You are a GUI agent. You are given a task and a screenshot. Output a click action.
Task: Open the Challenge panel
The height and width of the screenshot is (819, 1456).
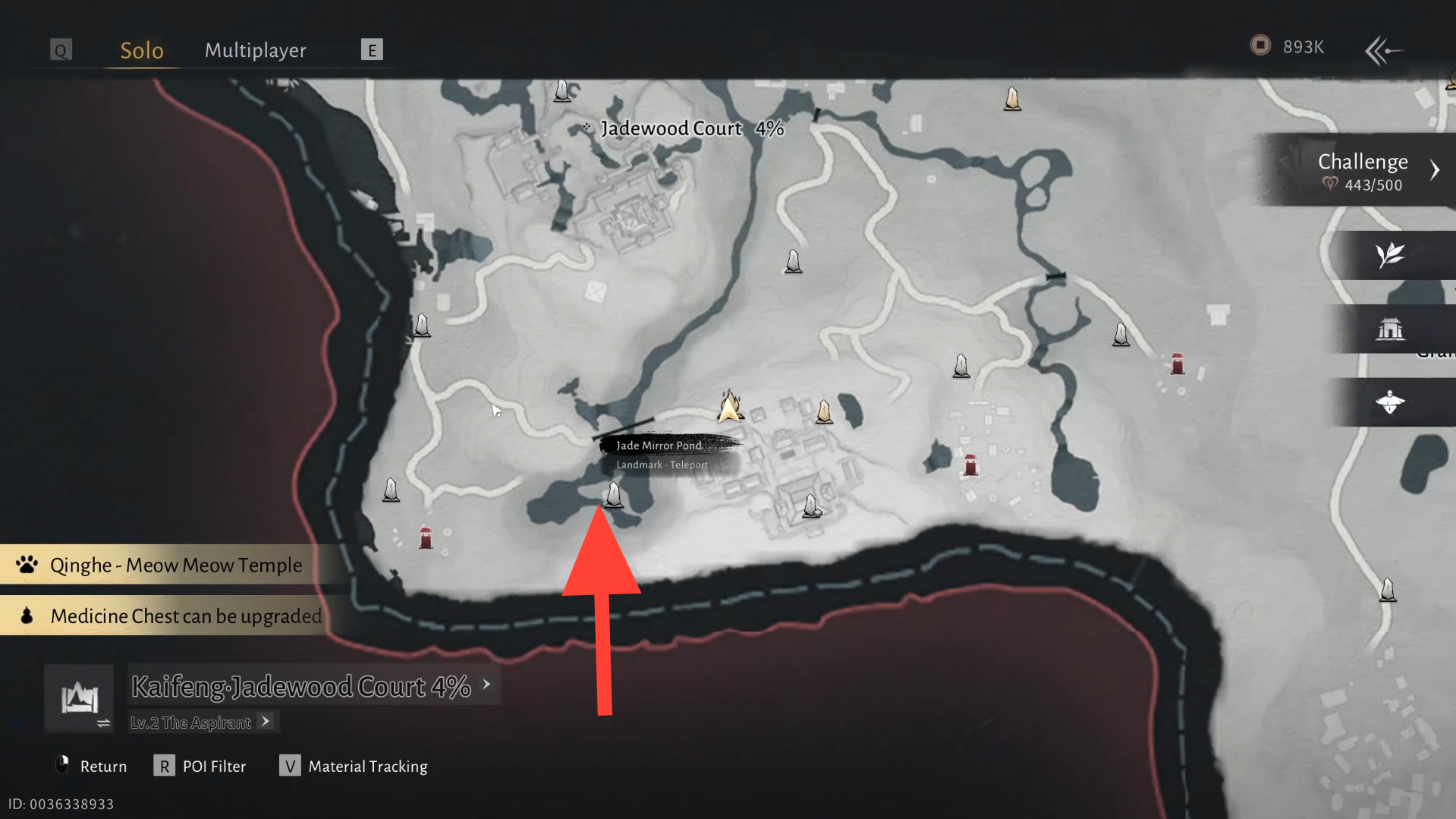click(x=1363, y=170)
